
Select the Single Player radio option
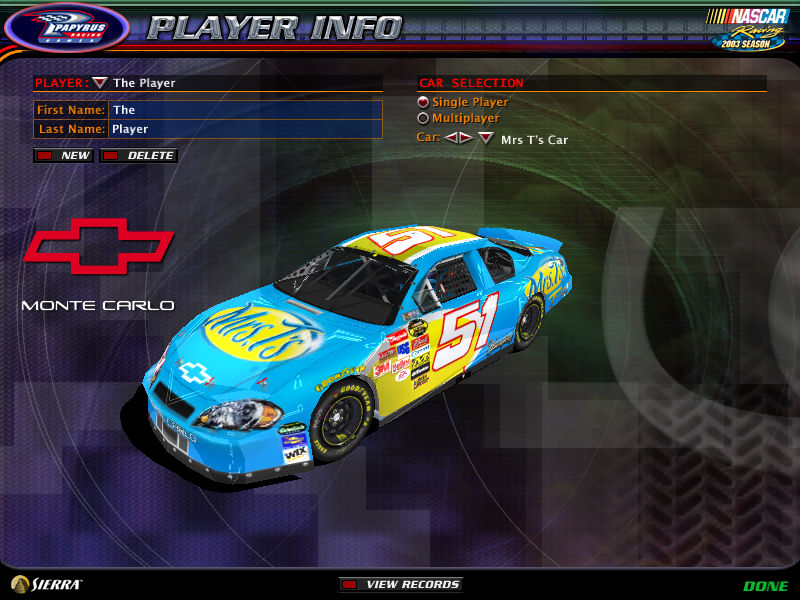[423, 102]
